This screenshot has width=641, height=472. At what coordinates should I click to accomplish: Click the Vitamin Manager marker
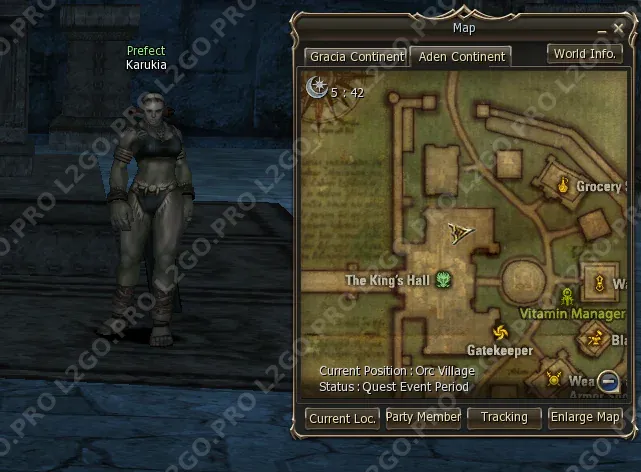tap(568, 295)
